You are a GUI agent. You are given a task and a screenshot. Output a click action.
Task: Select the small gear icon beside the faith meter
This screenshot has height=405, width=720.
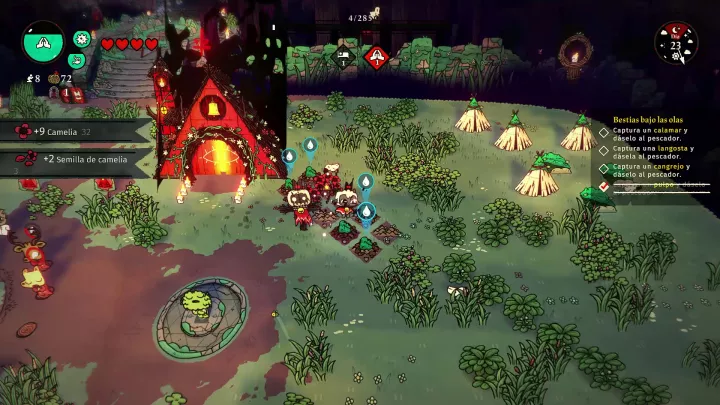[82, 39]
